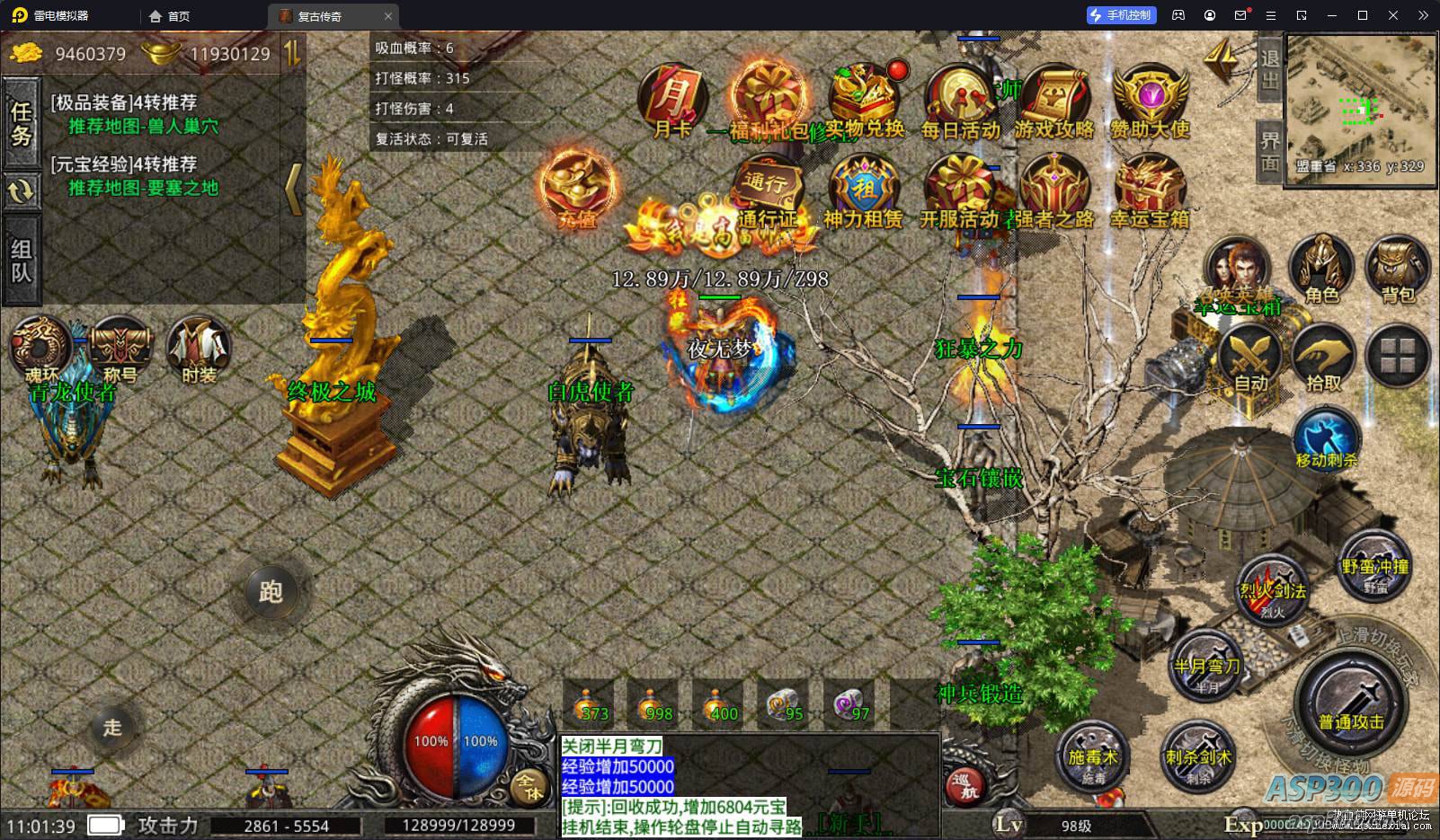The width and height of the screenshot is (1440, 840).
Task: Activate the 半月弯刀 skill
Action: click(1206, 665)
